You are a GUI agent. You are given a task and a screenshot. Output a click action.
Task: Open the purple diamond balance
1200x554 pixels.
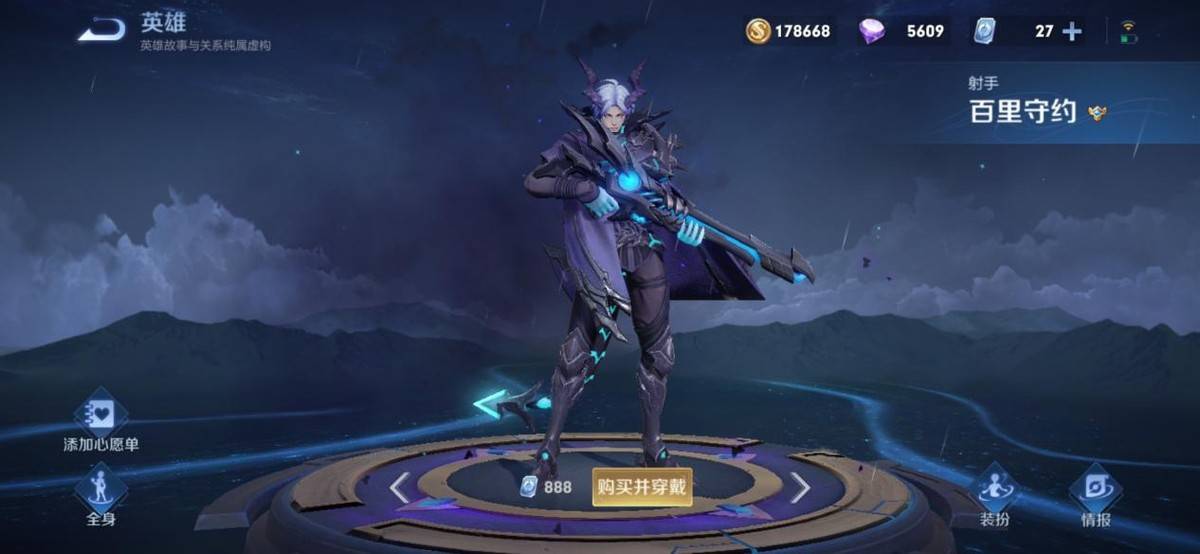pos(902,31)
